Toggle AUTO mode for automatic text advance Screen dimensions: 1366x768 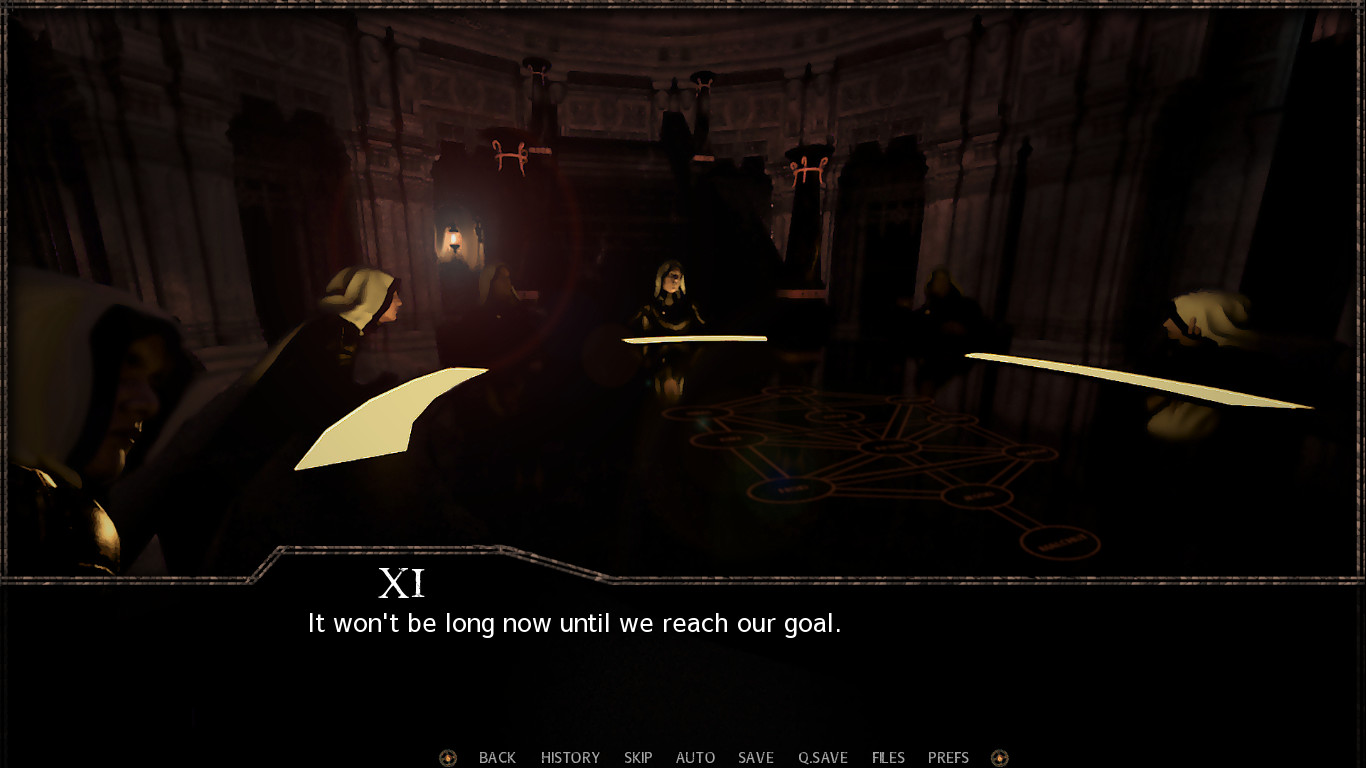[695, 757]
